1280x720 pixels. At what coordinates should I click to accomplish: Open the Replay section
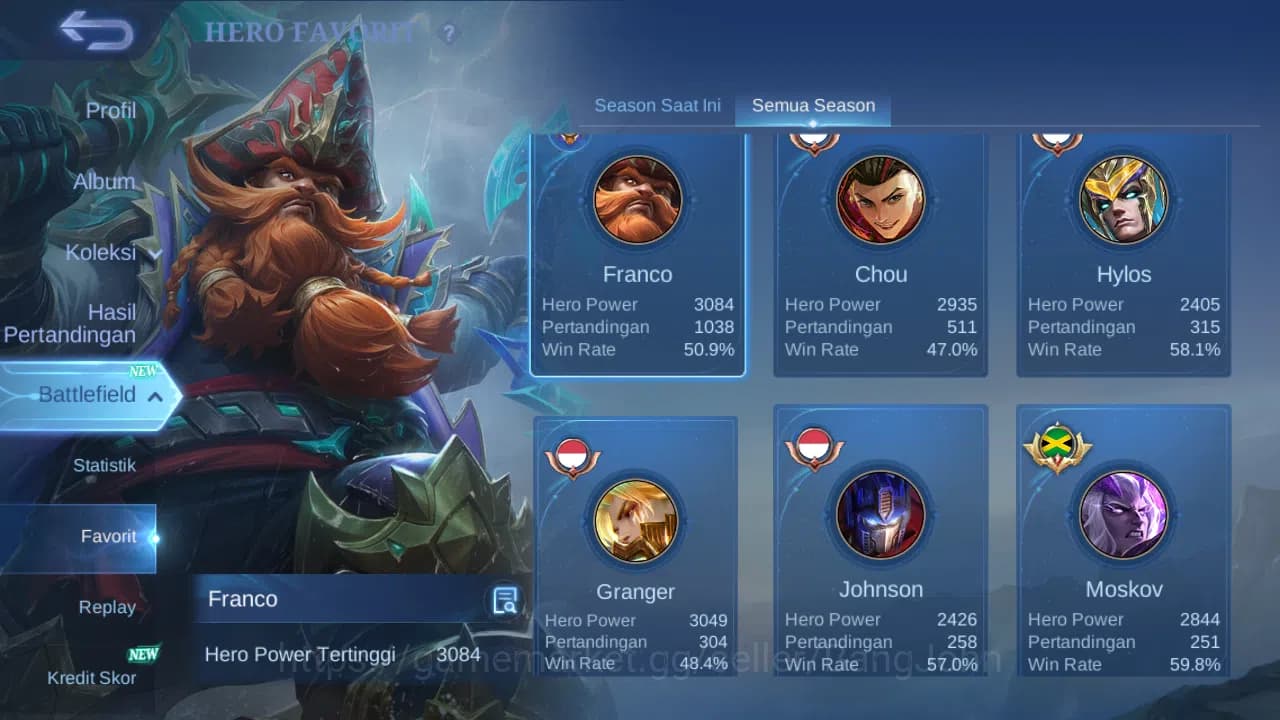click(x=107, y=607)
